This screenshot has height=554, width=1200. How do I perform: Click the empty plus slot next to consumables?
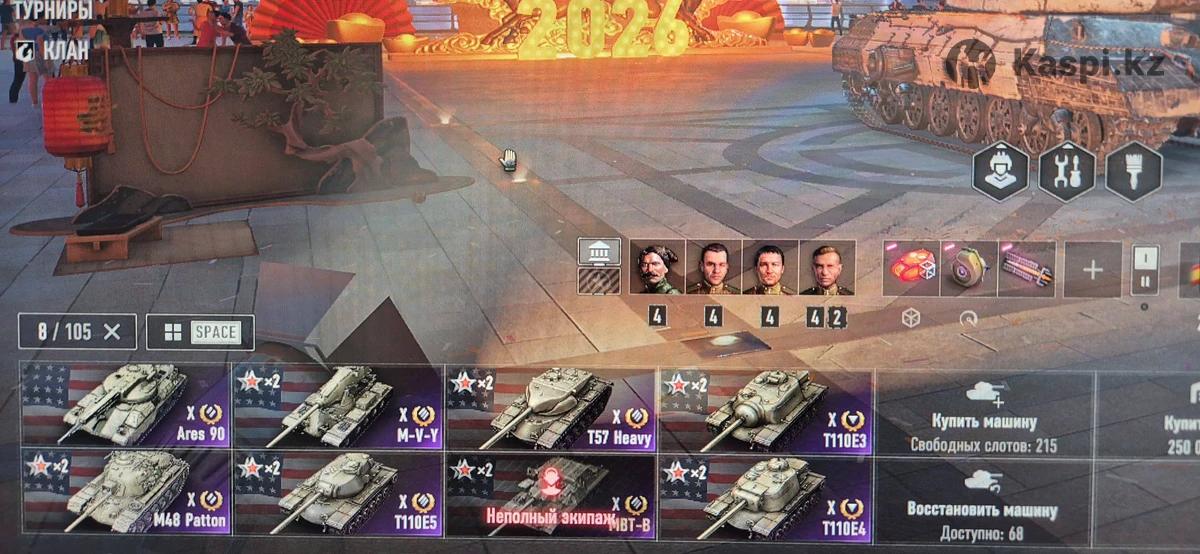[x=1092, y=269]
